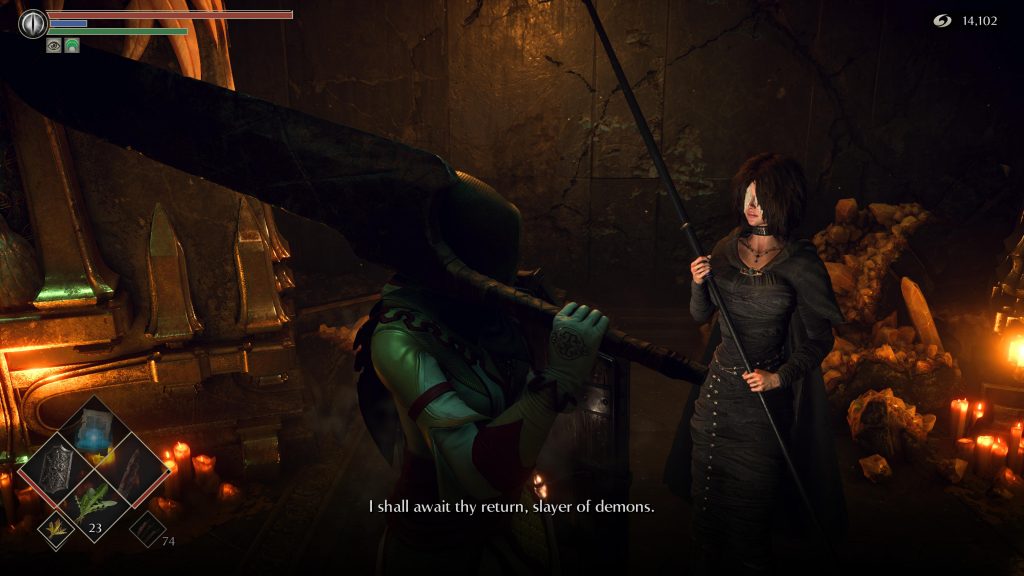Click the souls currency icon

[x=942, y=20]
